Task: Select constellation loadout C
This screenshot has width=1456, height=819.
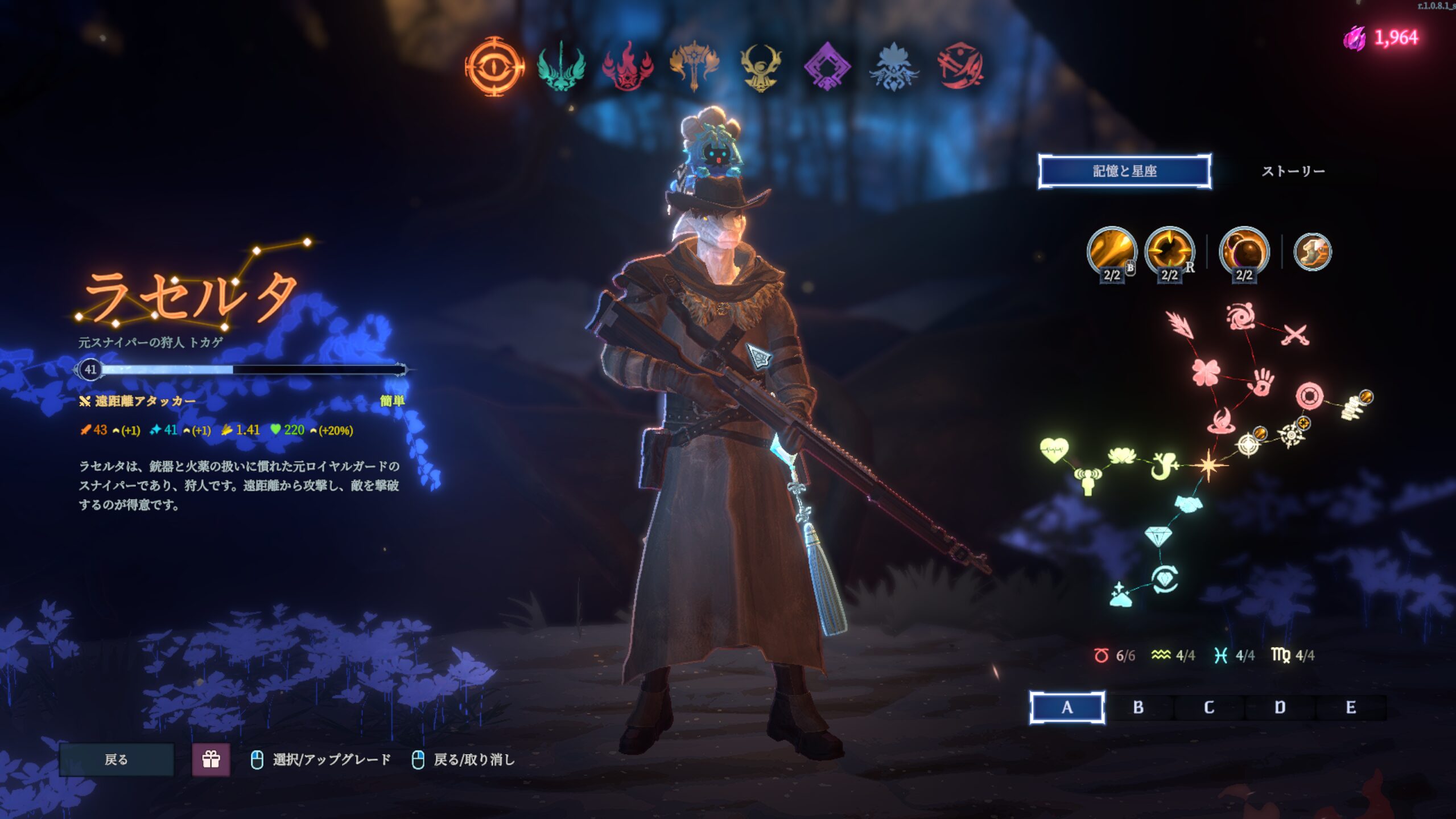Action: [1209, 707]
